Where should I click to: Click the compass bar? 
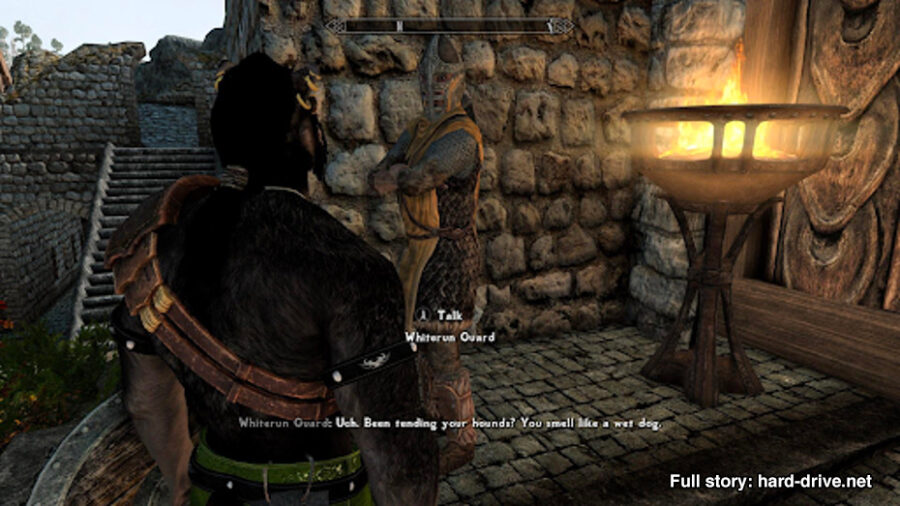point(450,26)
